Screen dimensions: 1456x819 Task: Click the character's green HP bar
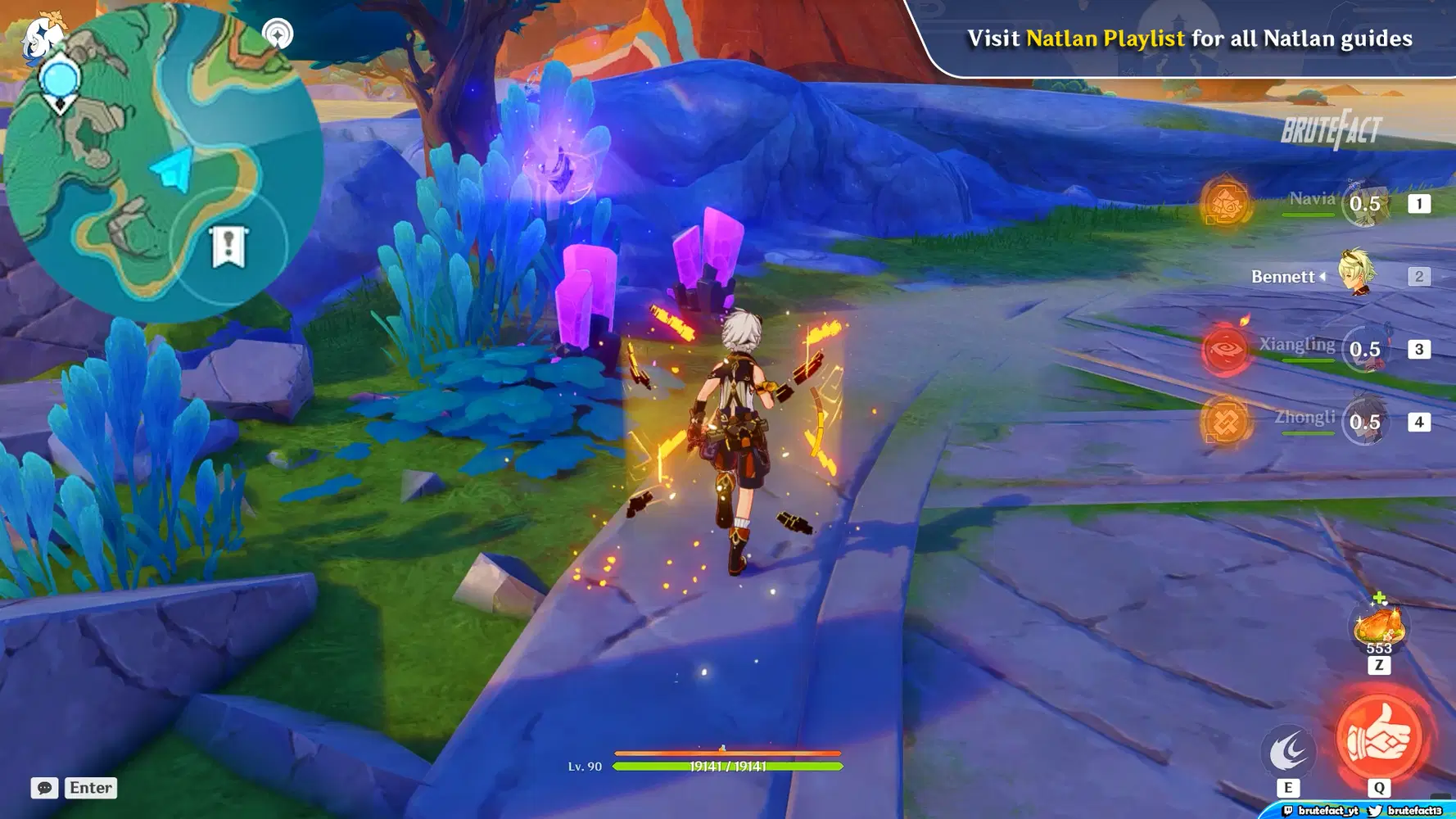tap(729, 767)
